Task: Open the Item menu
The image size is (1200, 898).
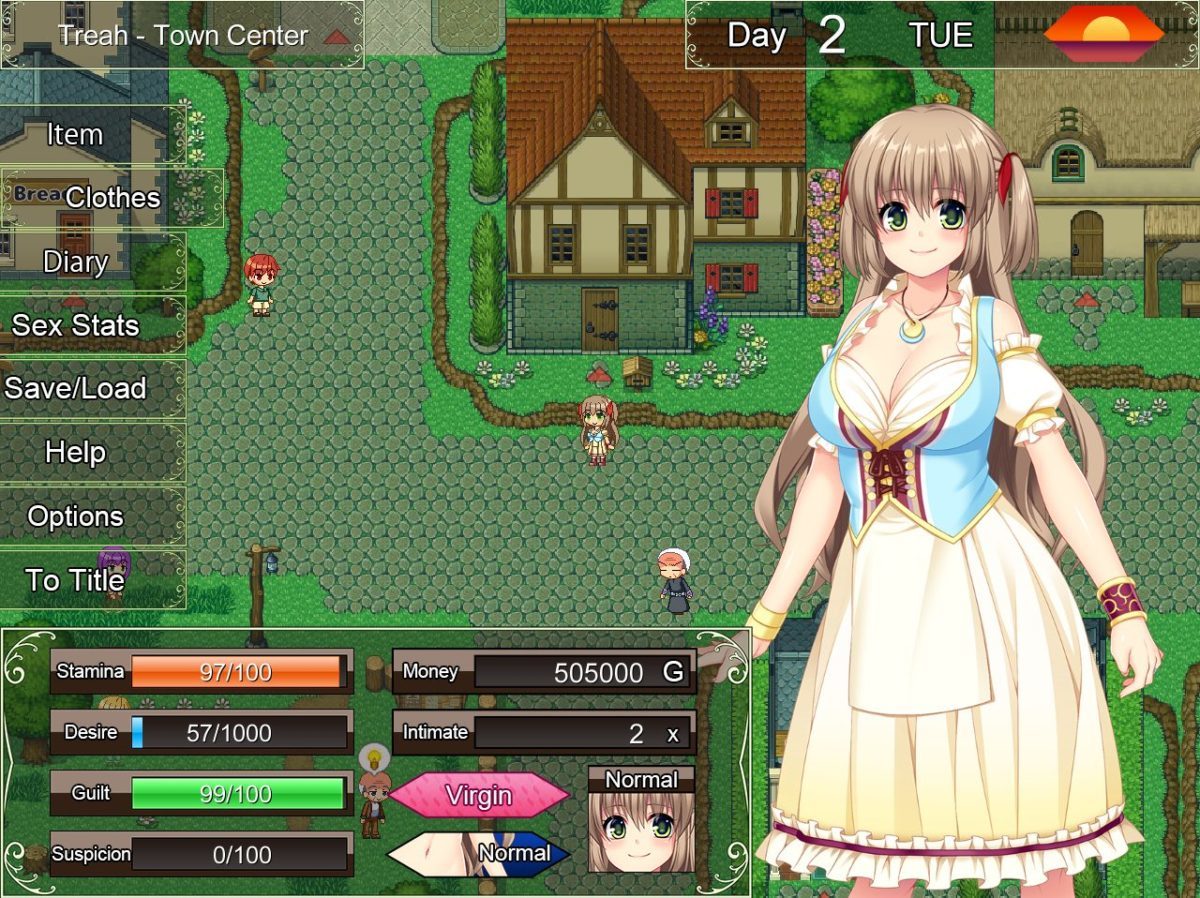Action: pos(76,134)
